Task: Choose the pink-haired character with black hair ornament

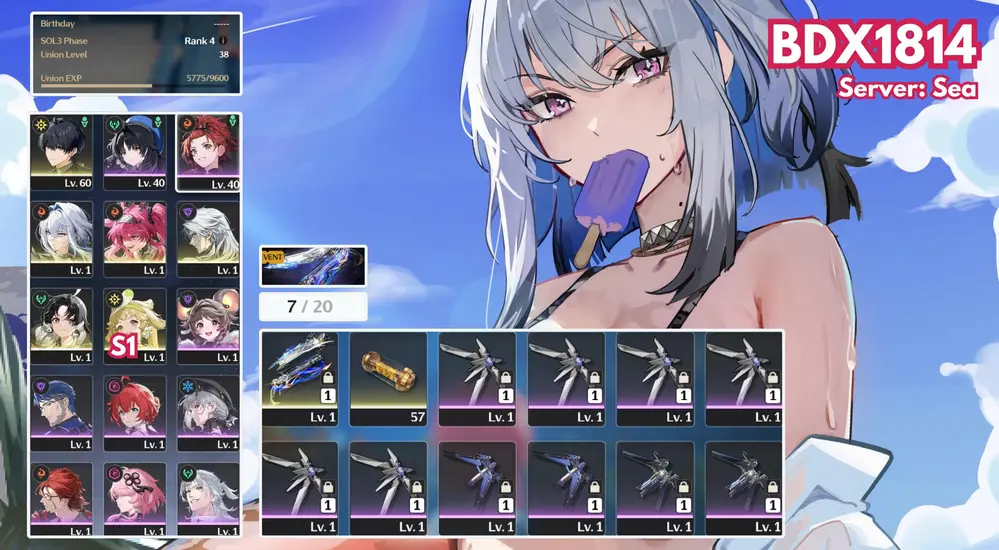Action: pos(134,497)
